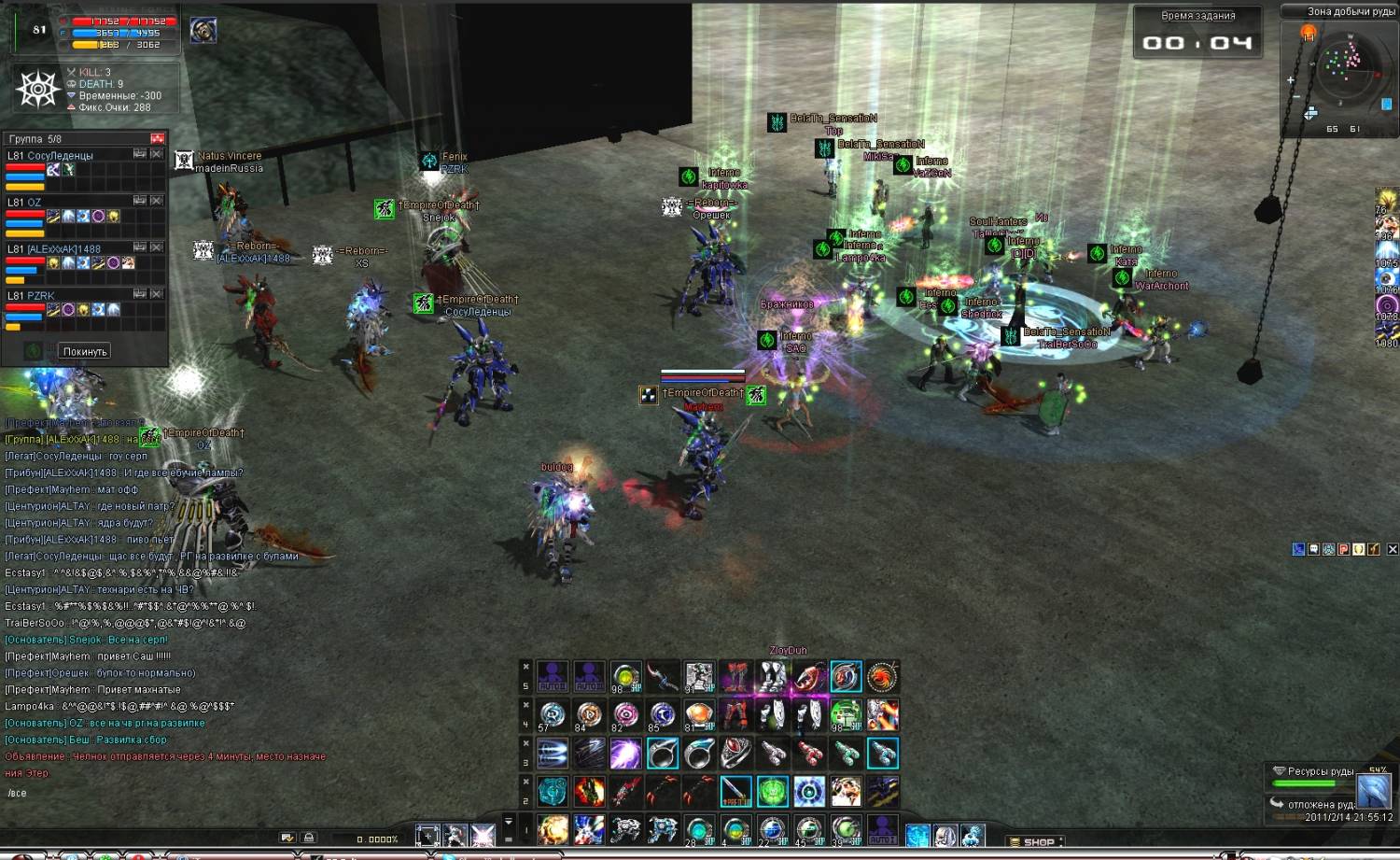Open the radar minimap
The height and width of the screenshot is (860, 1400).
pos(1343,68)
